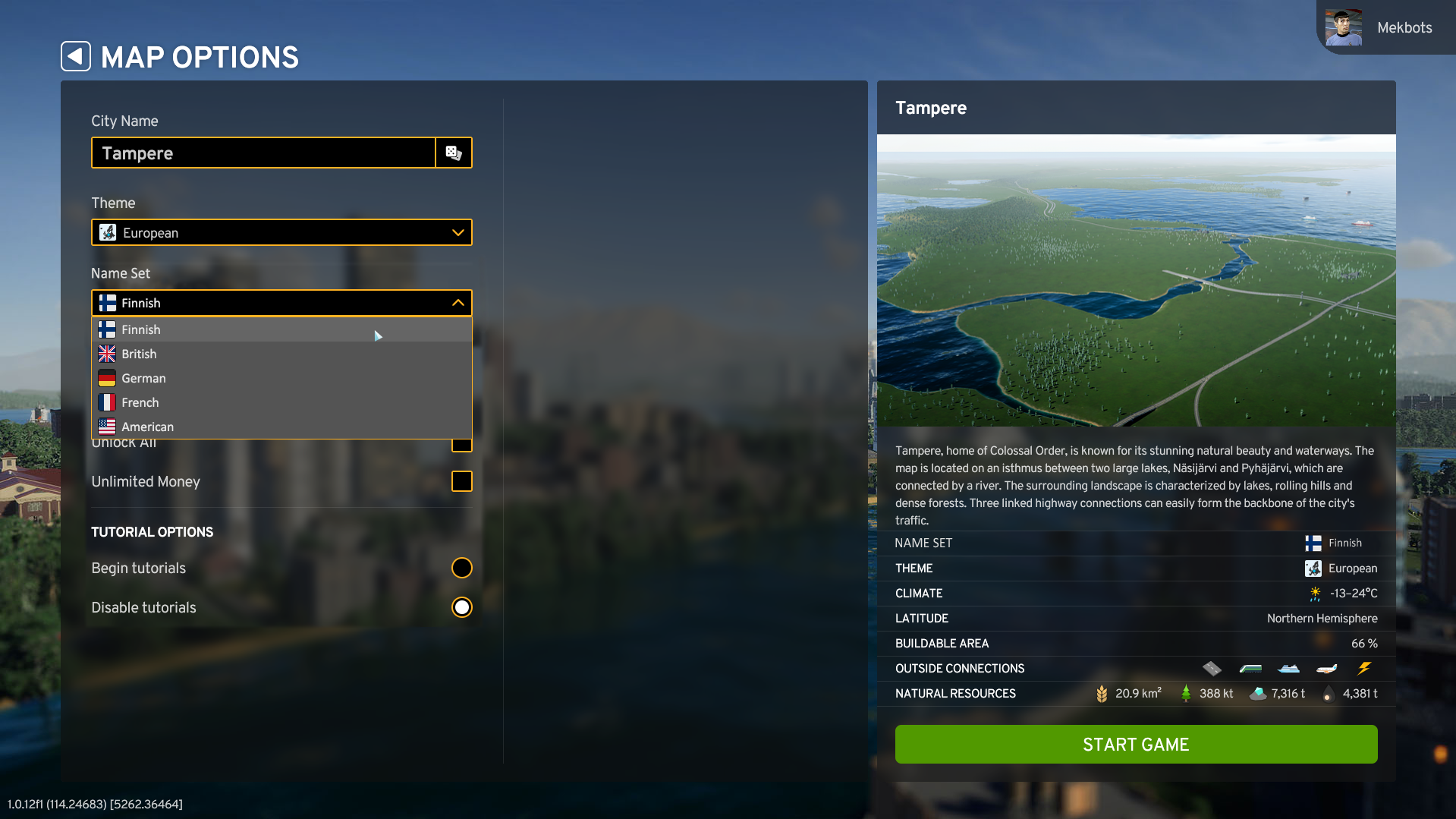Screen dimensions: 1456x819
Task: Click the oil natural resource icon
Action: 1328,693
